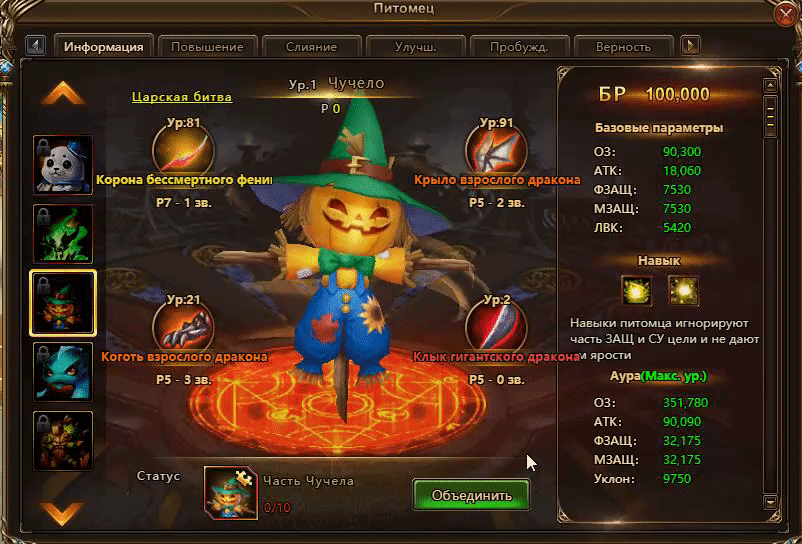Image resolution: width=802 pixels, height=544 pixels.
Task: Select the Пробужд. tab
Action: 520,46
